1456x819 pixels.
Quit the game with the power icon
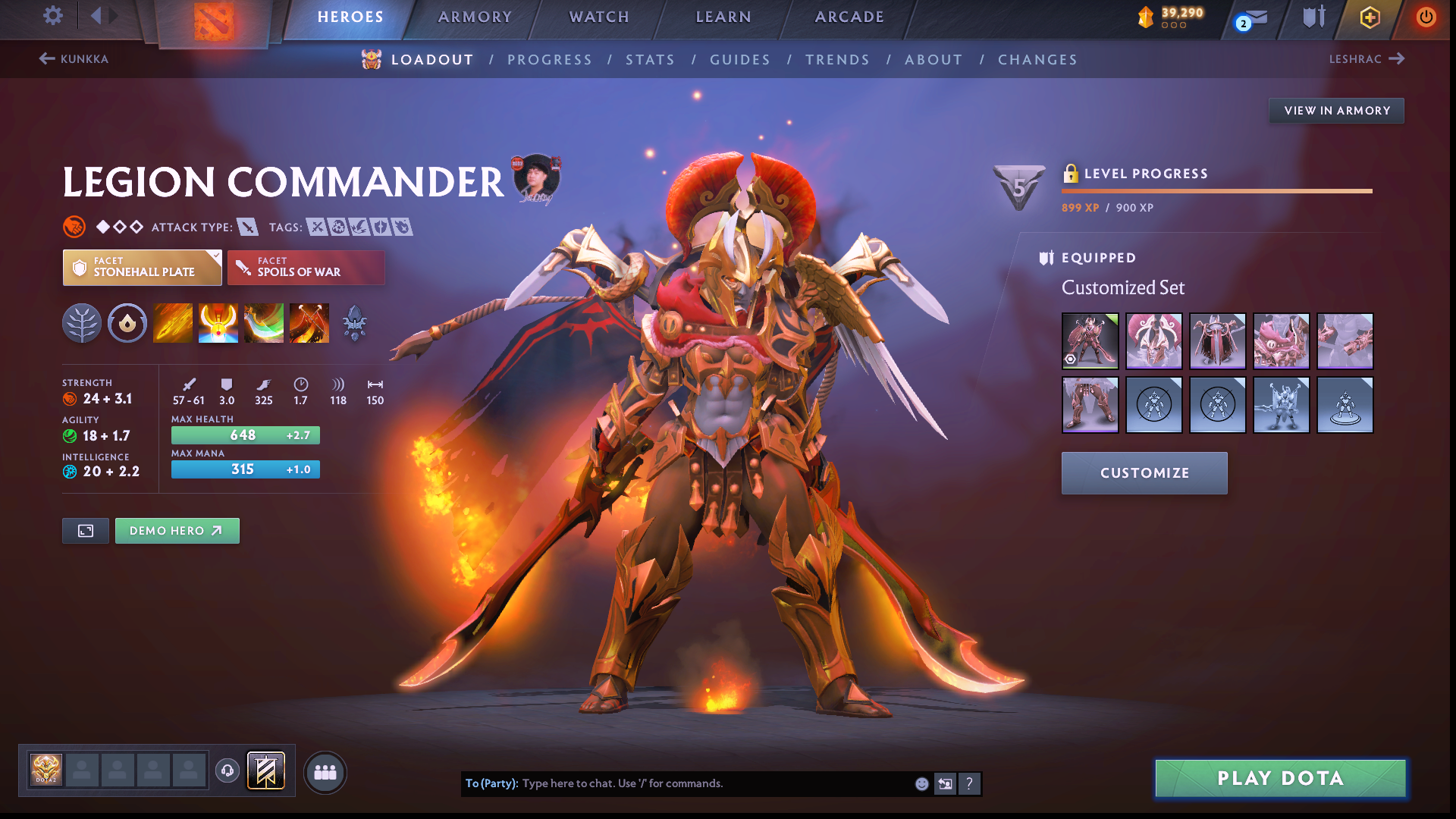pyautogui.click(x=1426, y=17)
